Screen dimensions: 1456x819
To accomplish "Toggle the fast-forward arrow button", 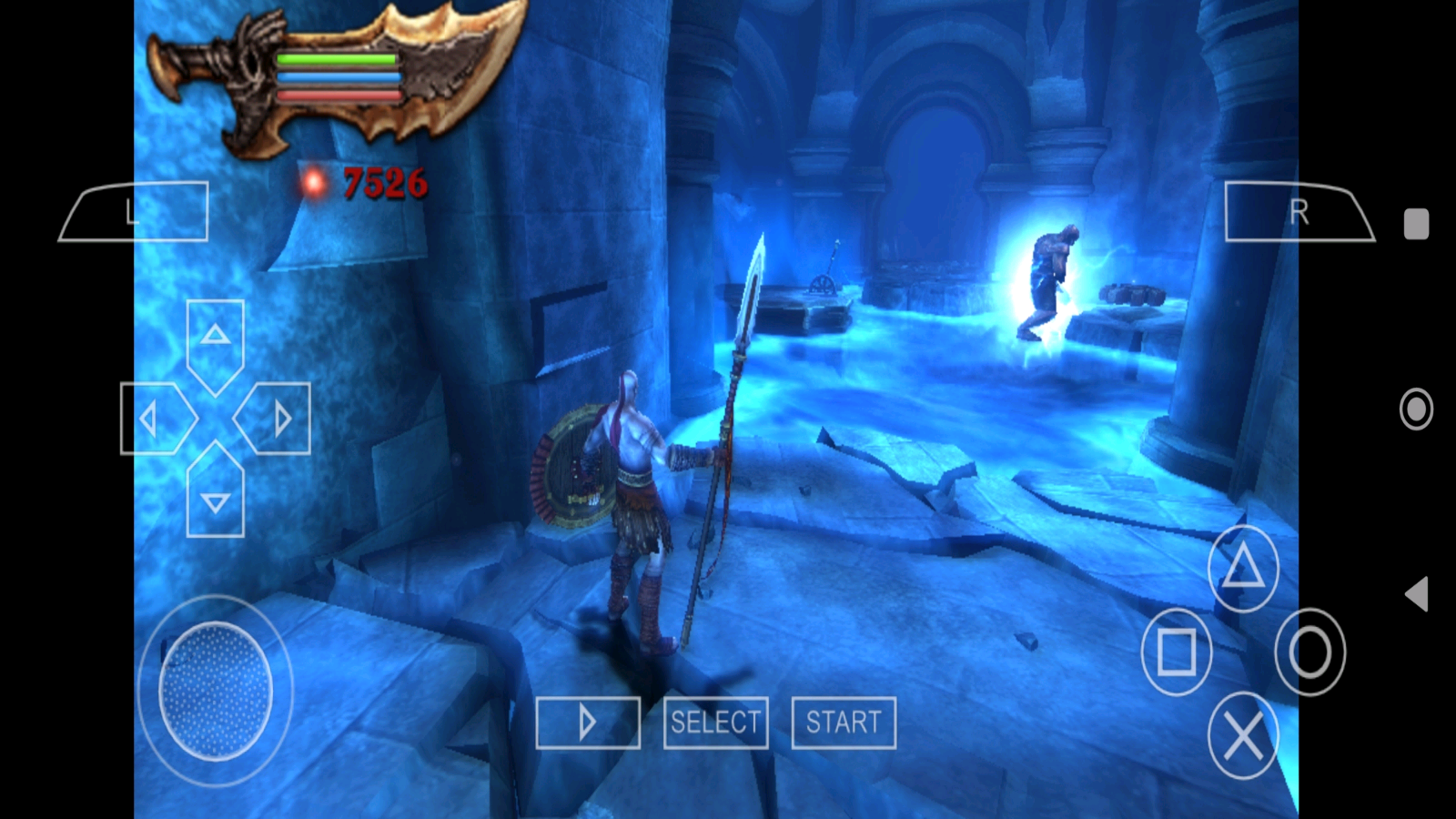I will pyautogui.click(x=588, y=723).
